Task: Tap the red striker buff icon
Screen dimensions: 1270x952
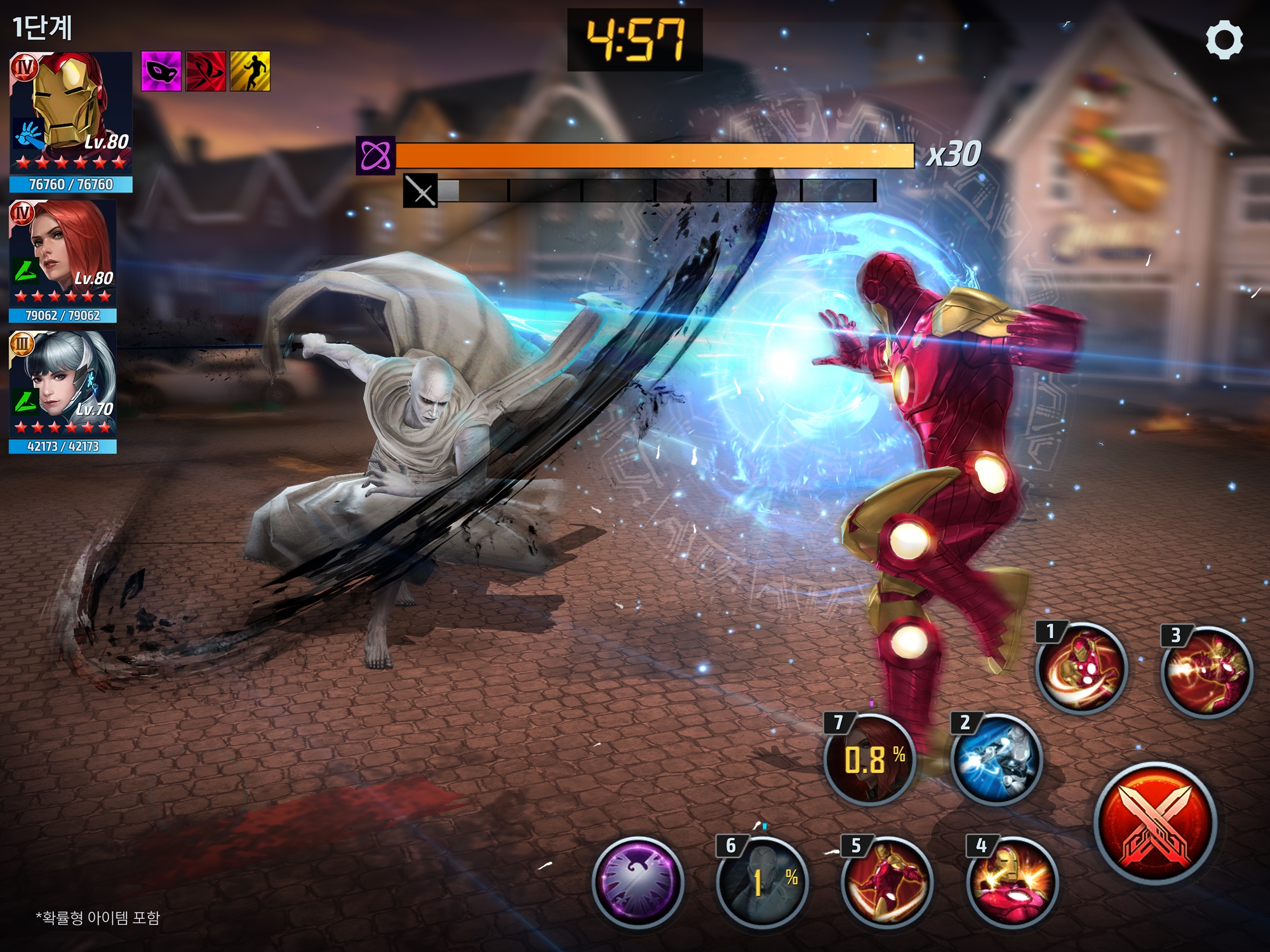Action: [x=206, y=71]
